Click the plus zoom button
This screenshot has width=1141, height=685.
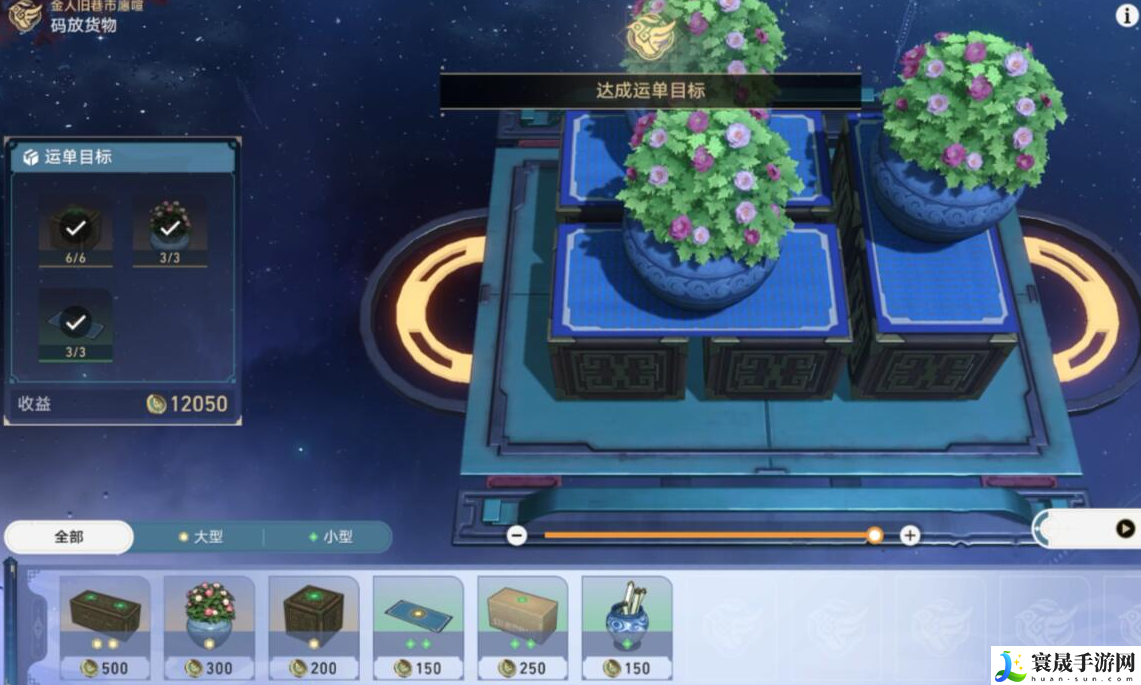(910, 535)
